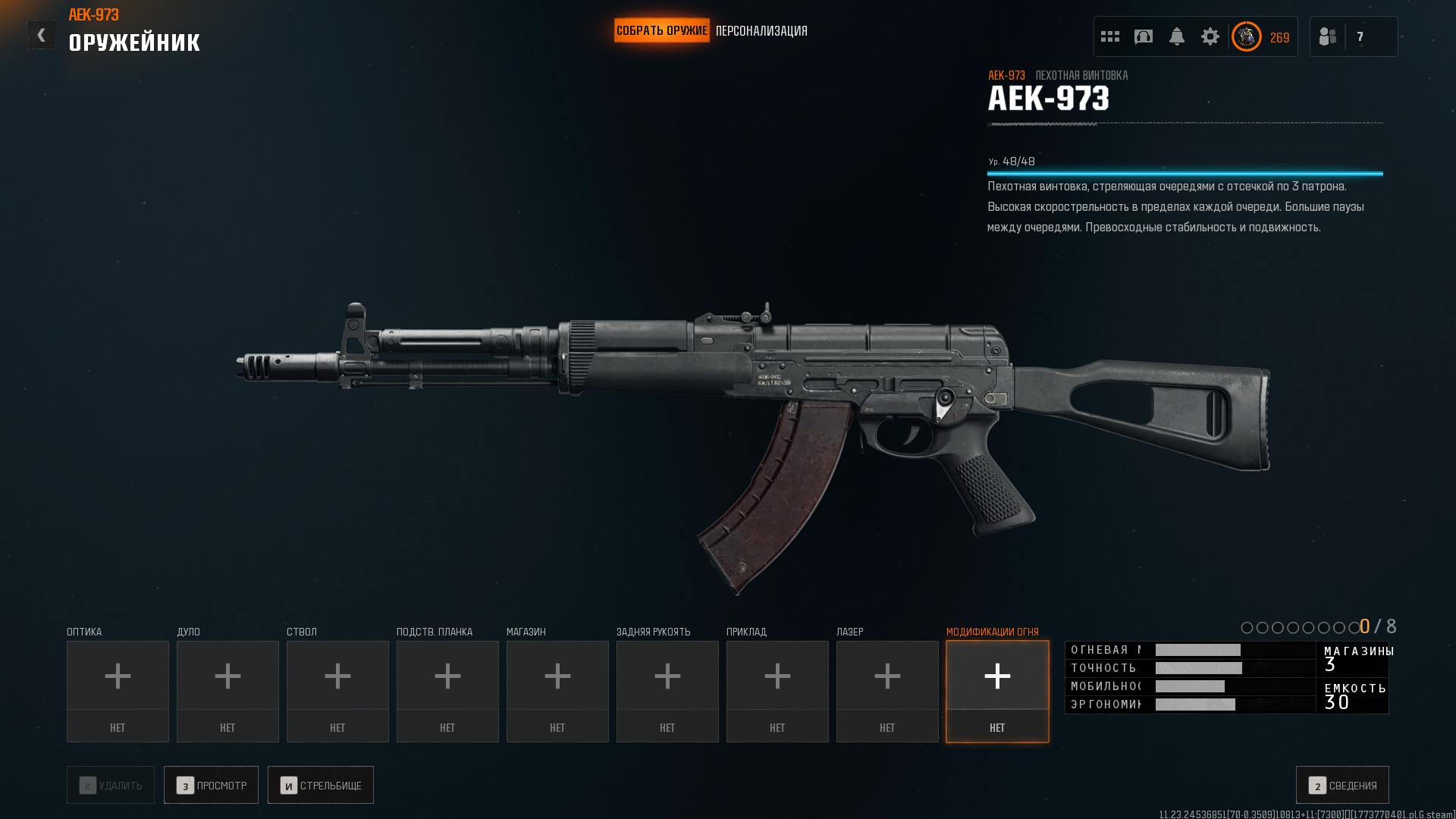Choose the Лазер attachment slot

[887, 691]
